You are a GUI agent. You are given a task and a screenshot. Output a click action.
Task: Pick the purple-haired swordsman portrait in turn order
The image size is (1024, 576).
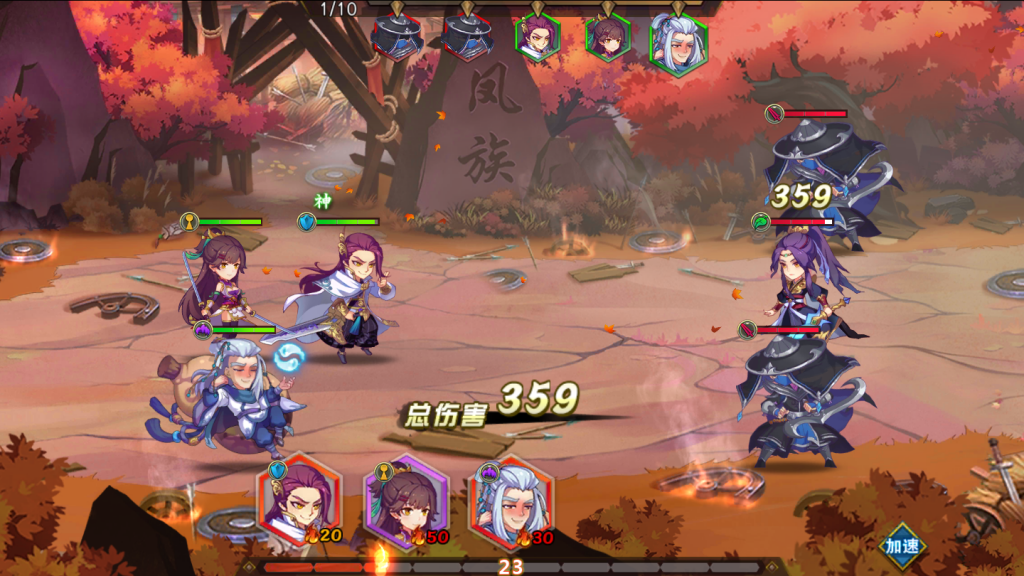537,39
